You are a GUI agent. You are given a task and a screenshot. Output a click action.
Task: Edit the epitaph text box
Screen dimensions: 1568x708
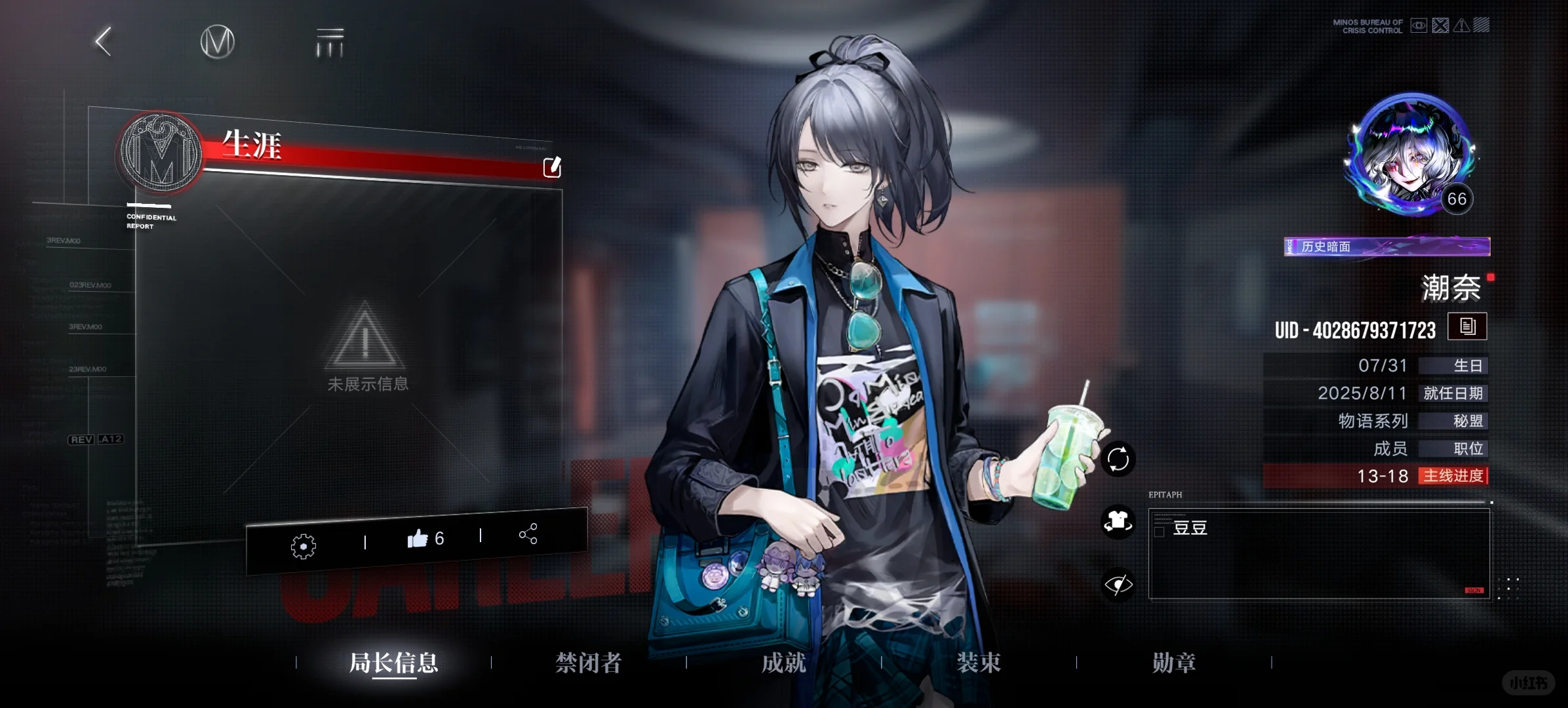tap(1319, 555)
